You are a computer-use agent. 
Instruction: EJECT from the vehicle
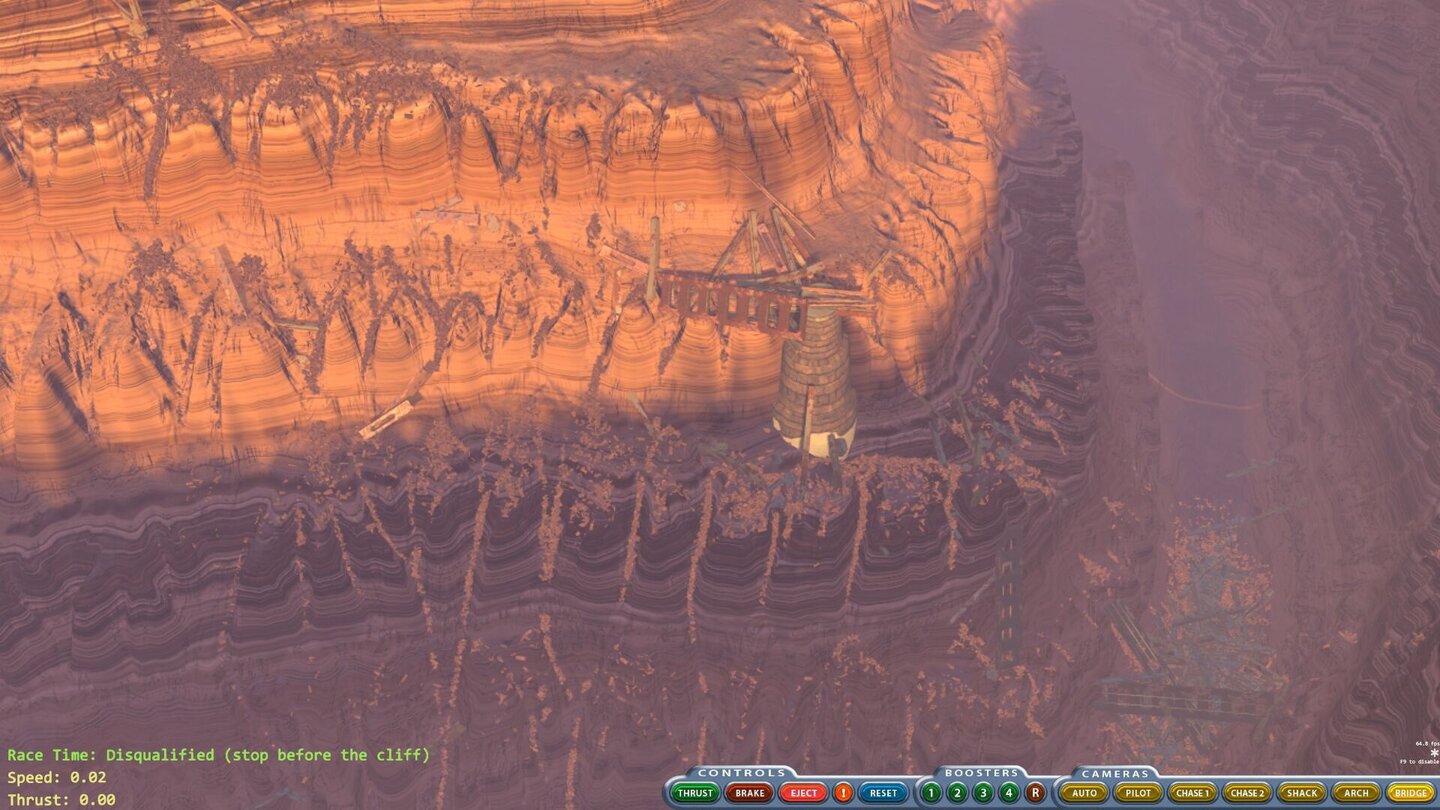click(x=804, y=792)
